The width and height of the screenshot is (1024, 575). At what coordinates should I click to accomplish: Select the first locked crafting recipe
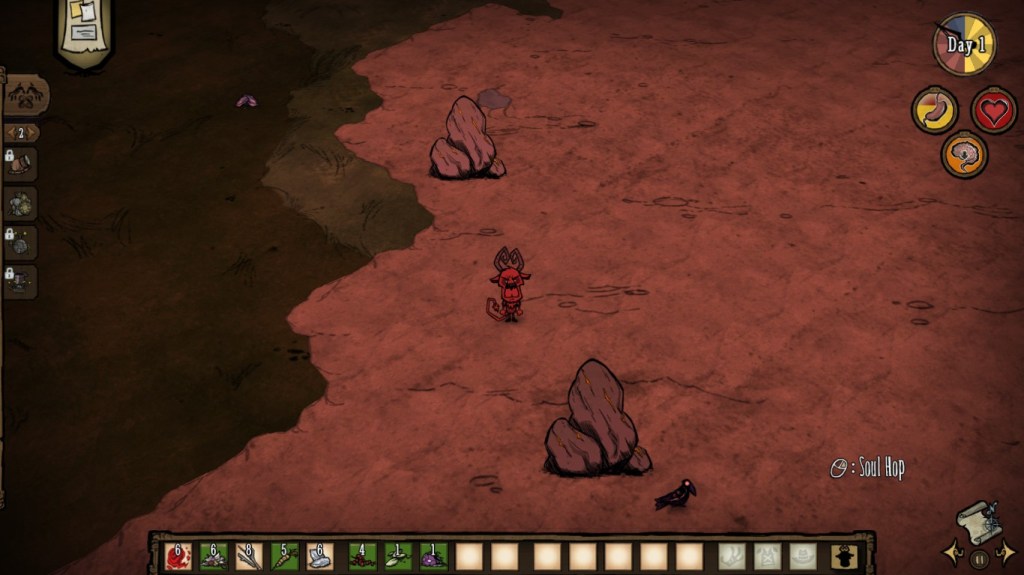coord(20,165)
